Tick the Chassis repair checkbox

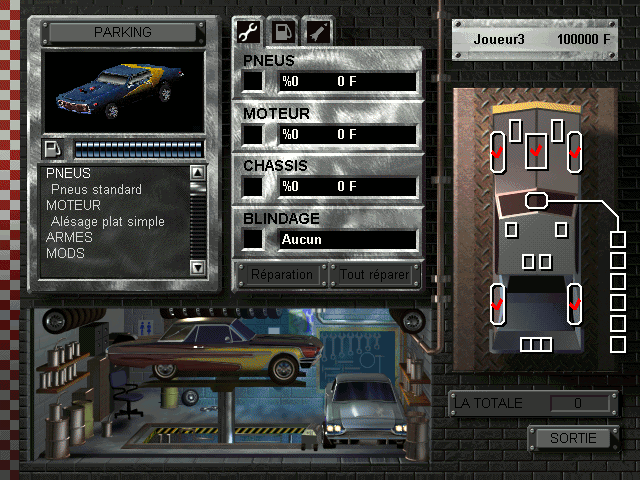pos(254,186)
